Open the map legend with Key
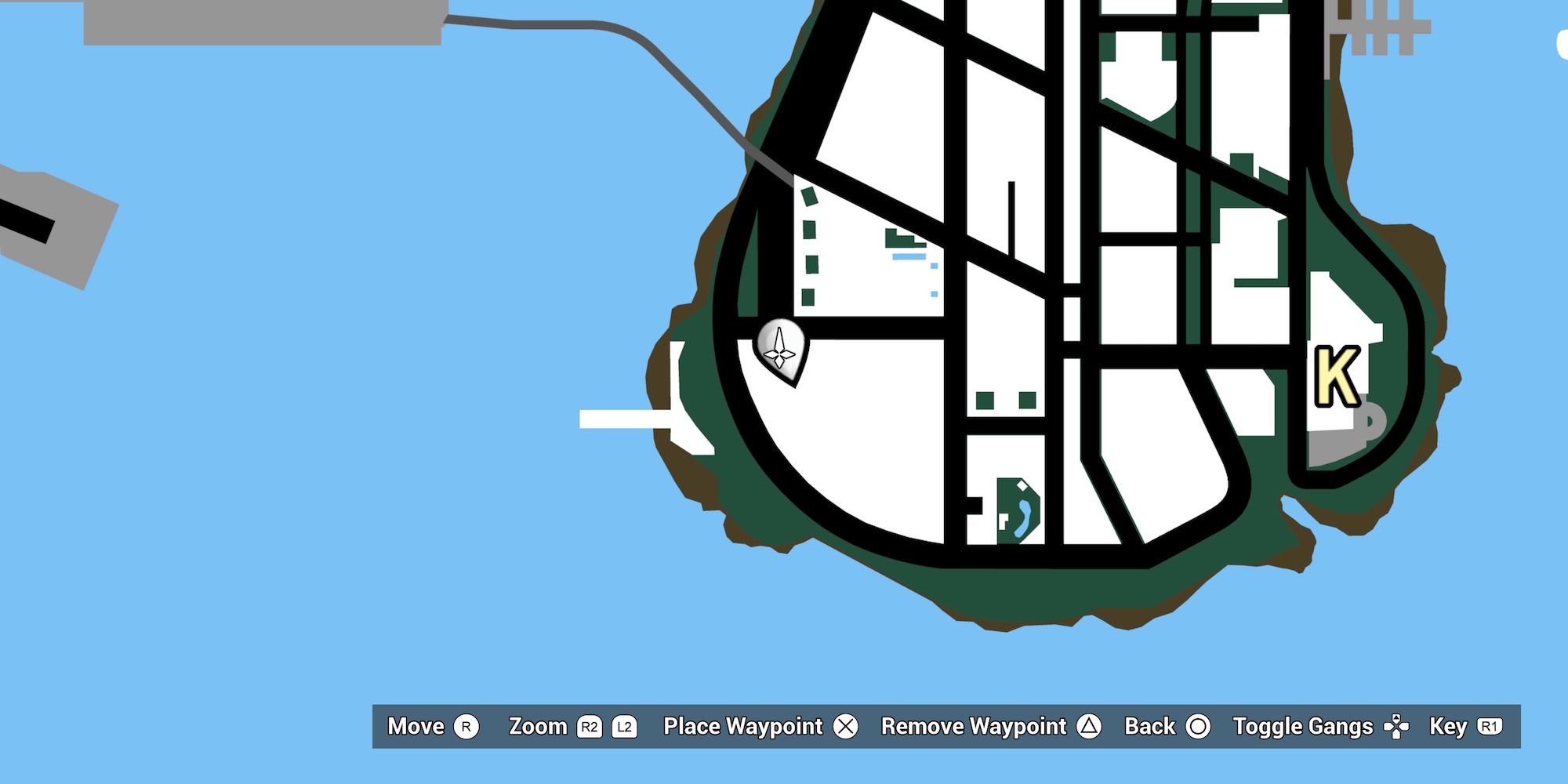 (x=1450, y=727)
